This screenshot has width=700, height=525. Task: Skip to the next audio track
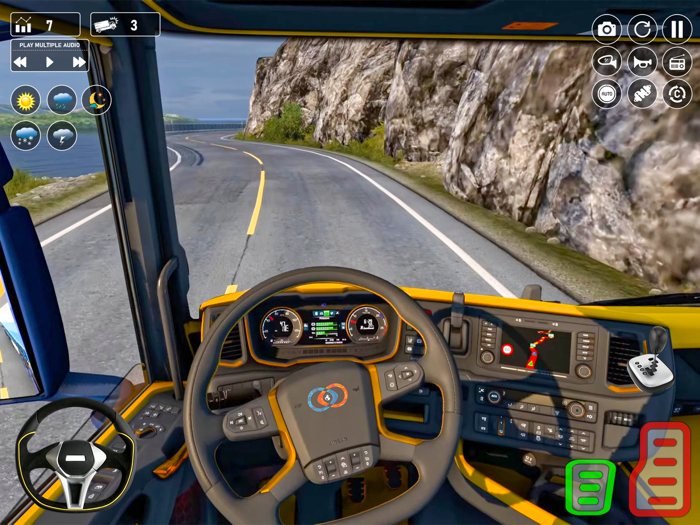79,62
